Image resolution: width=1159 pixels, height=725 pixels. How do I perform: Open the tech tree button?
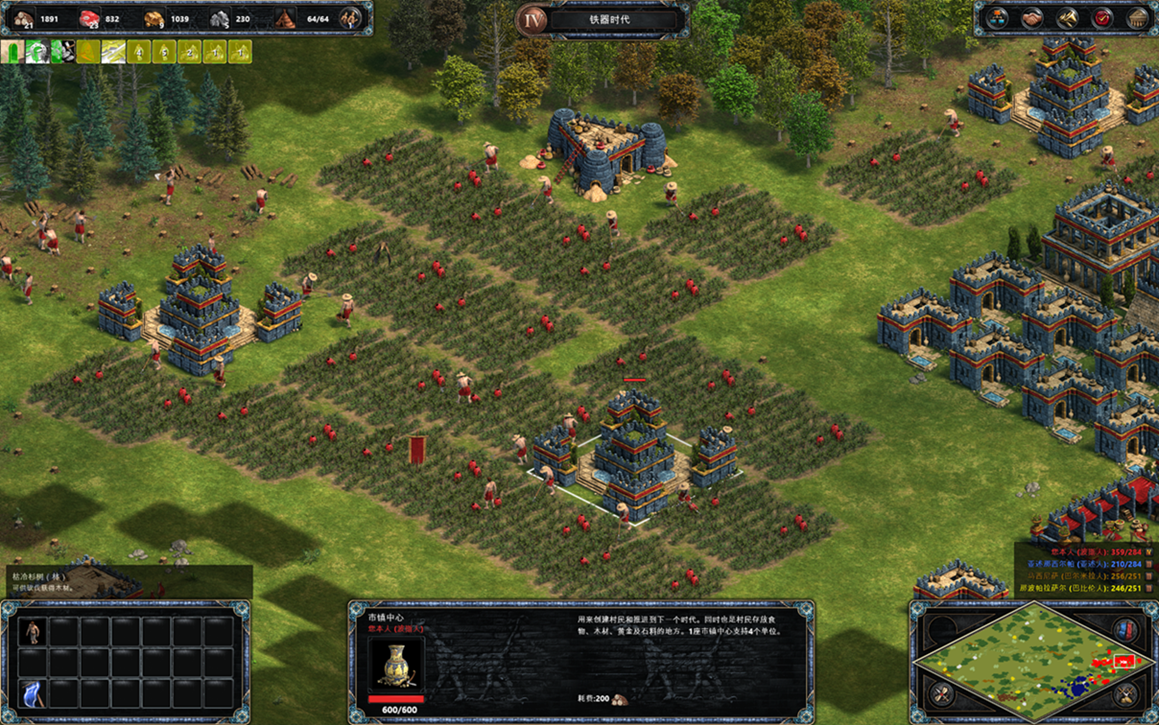coord(998,18)
